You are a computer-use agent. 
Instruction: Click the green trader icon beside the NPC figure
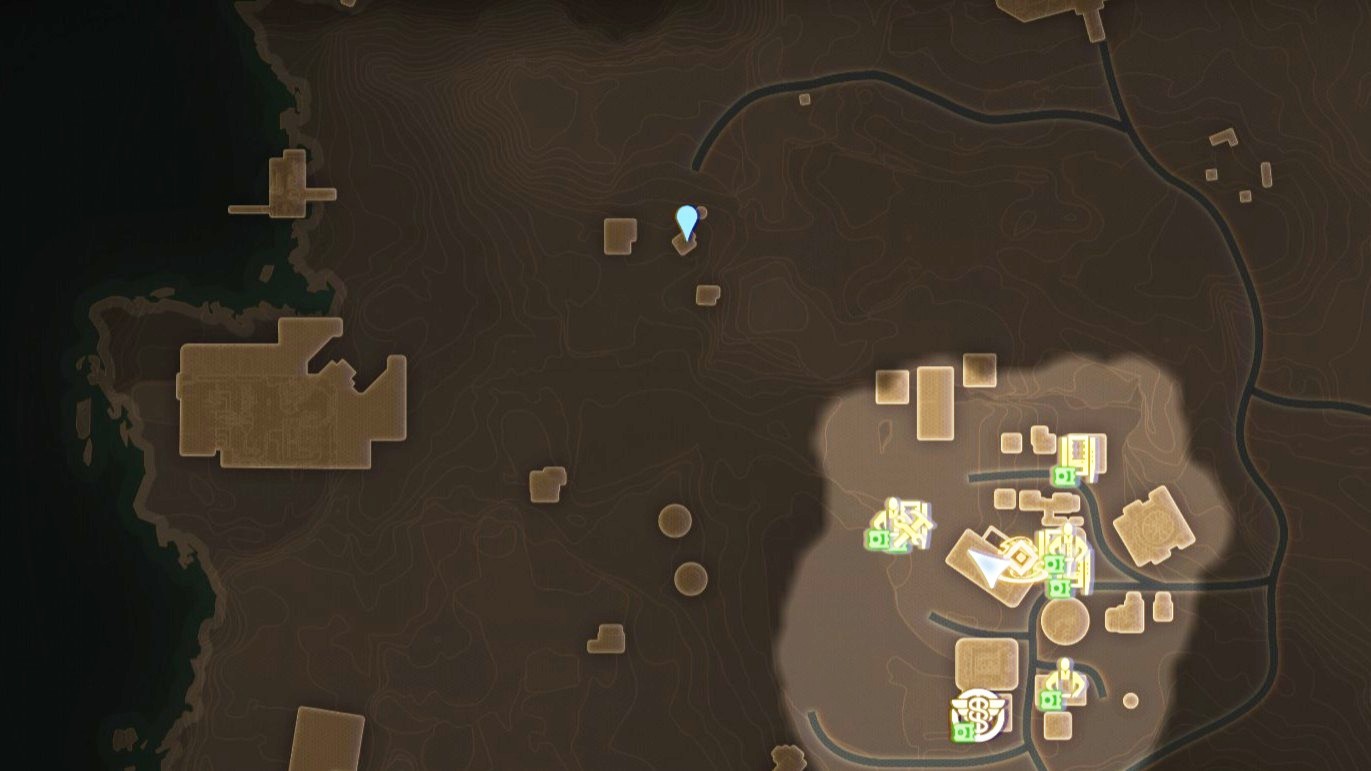pyautogui.click(x=1051, y=700)
